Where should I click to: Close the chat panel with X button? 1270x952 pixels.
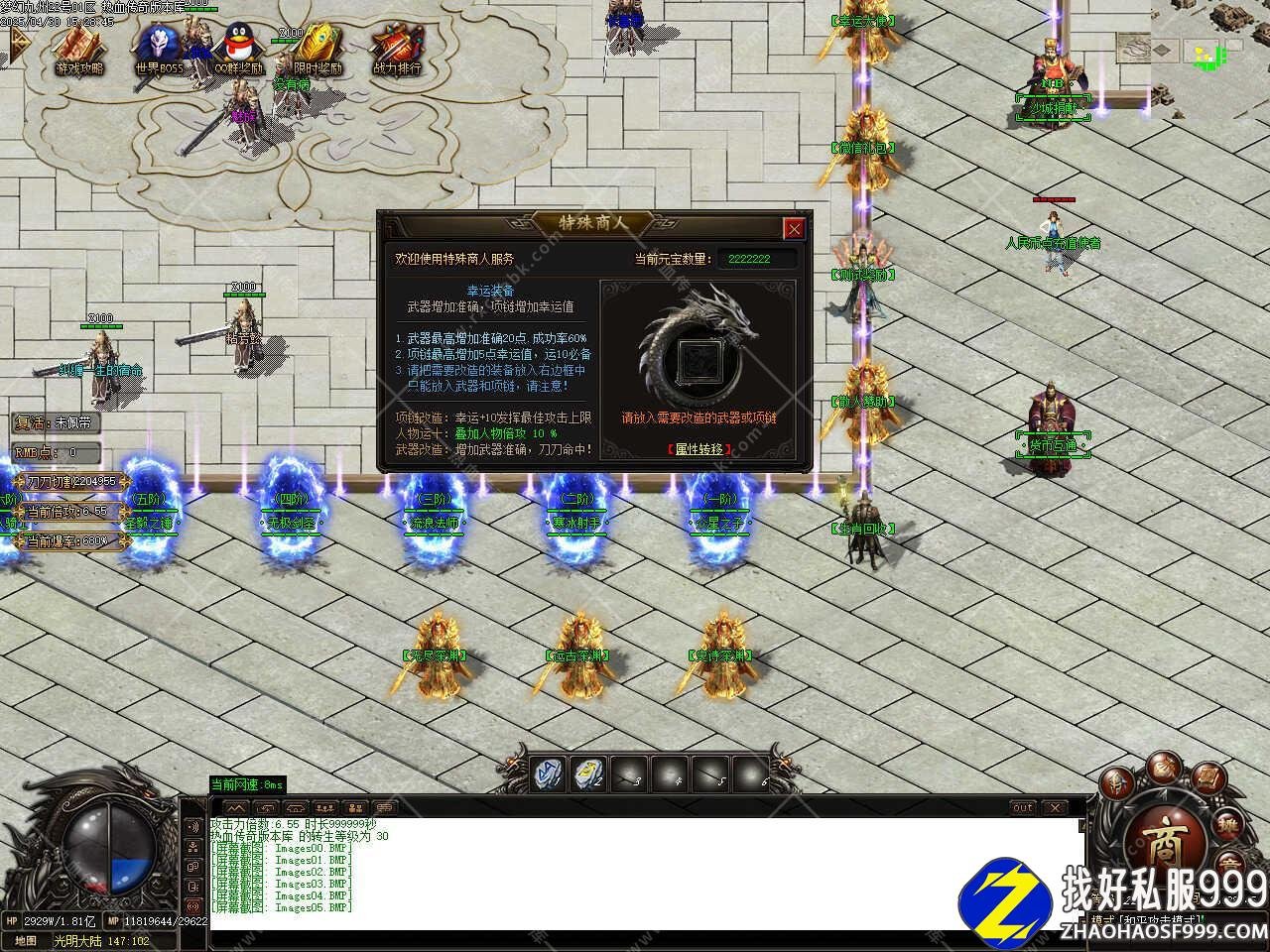tap(1054, 807)
